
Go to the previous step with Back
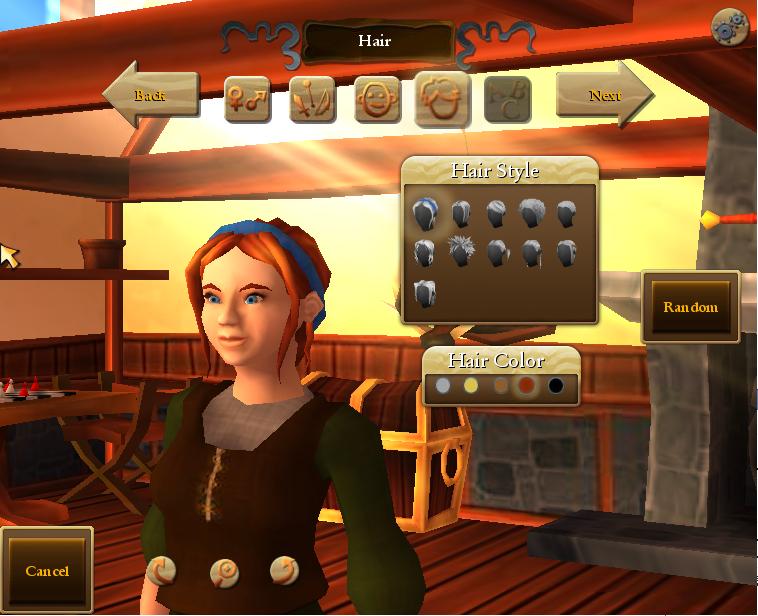pyautogui.click(x=150, y=96)
